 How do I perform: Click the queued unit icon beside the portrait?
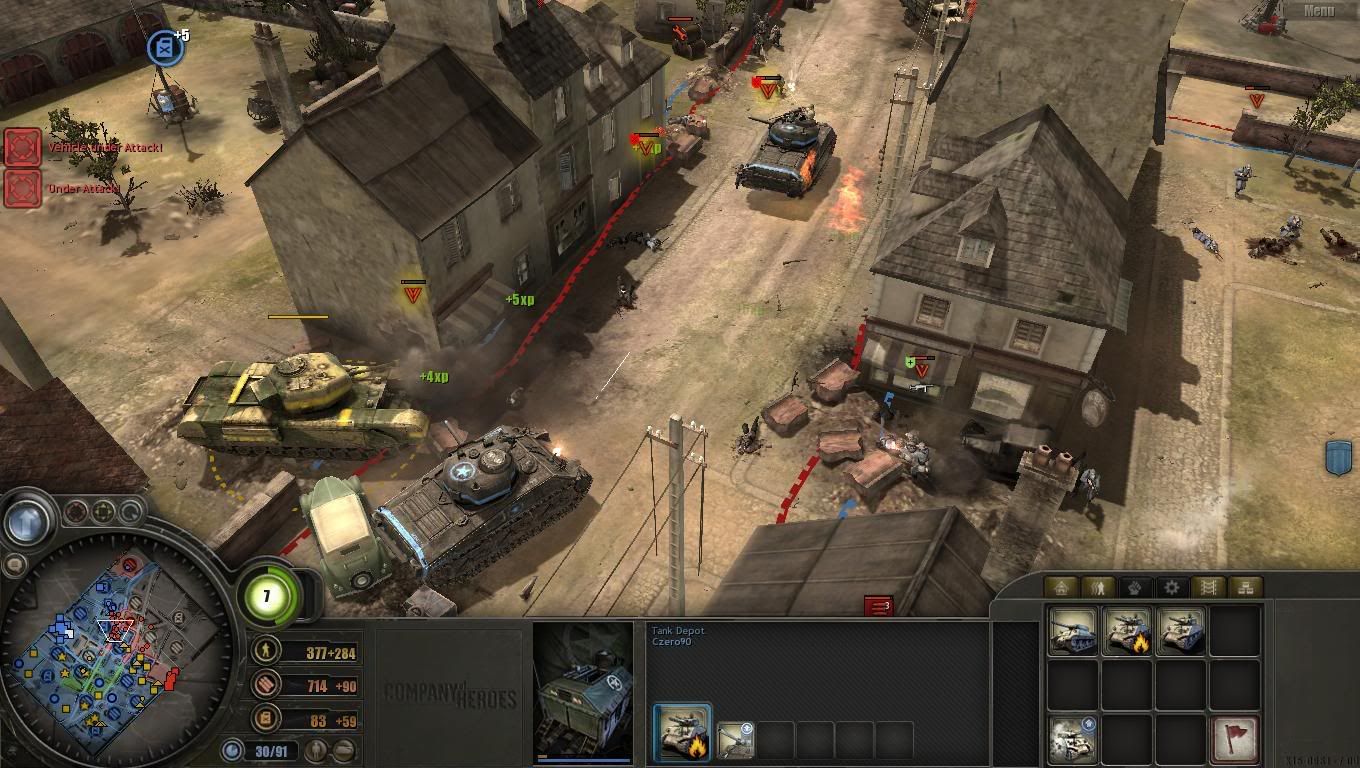(x=734, y=737)
